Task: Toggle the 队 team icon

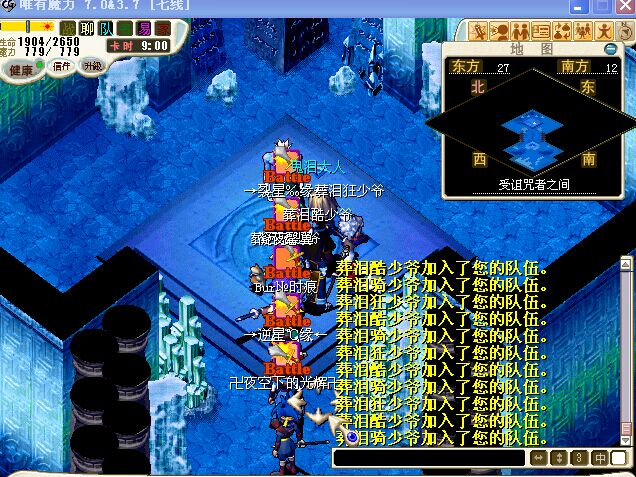Action: tap(106, 28)
